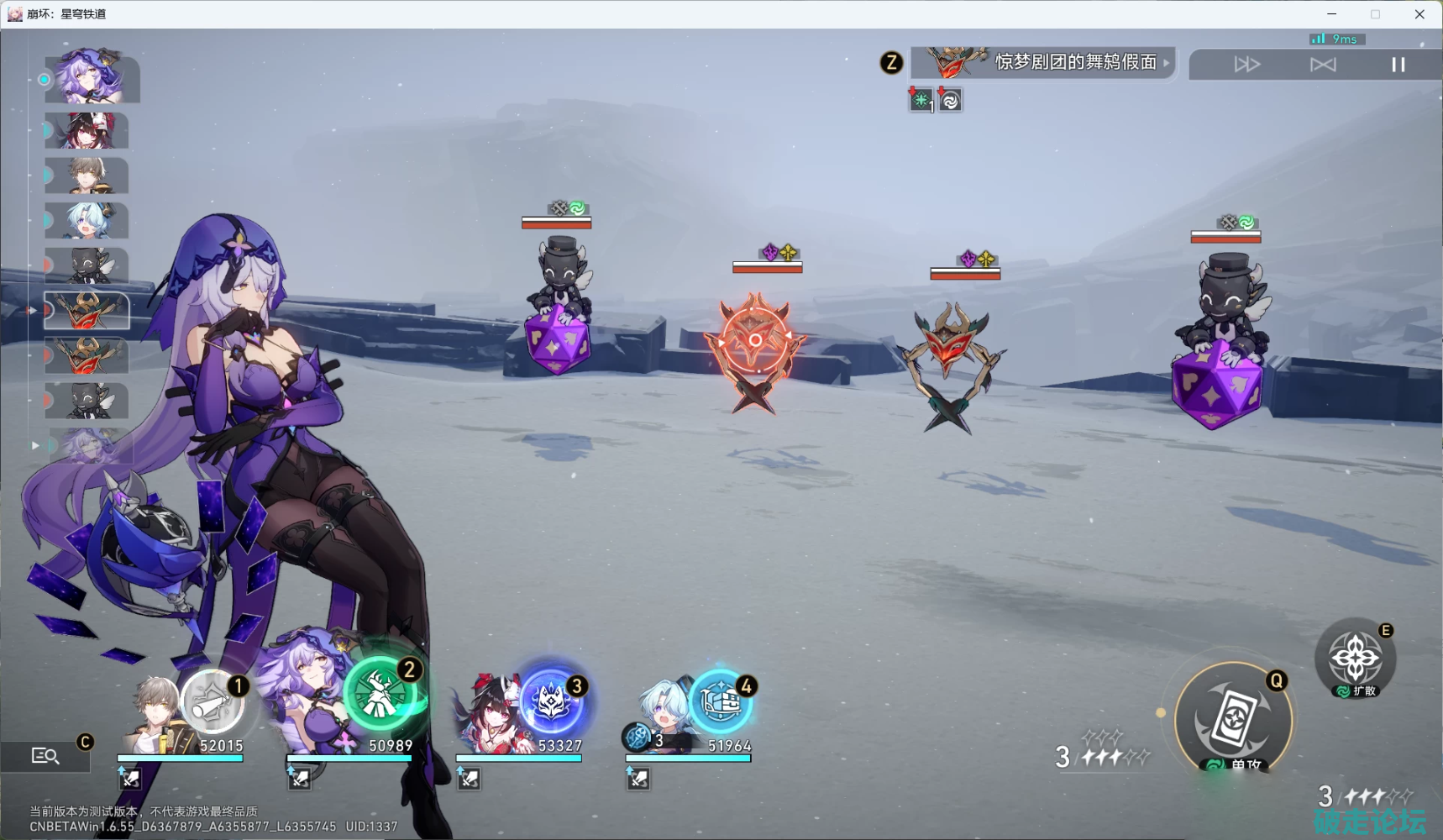Image resolution: width=1443 pixels, height=840 pixels.
Task: Pause the battle
Action: pos(1398,65)
